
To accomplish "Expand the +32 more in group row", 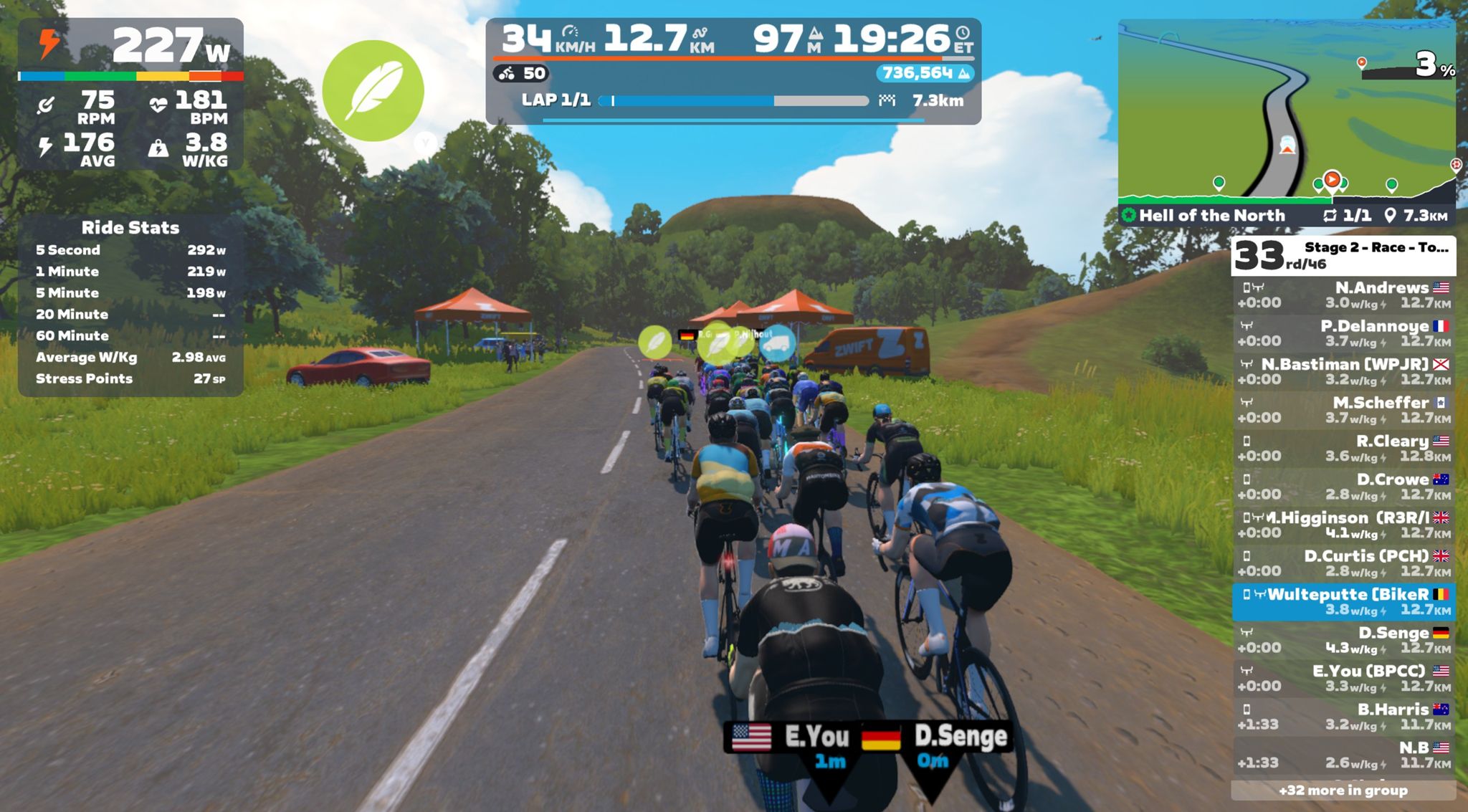I will (x=1343, y=790).
